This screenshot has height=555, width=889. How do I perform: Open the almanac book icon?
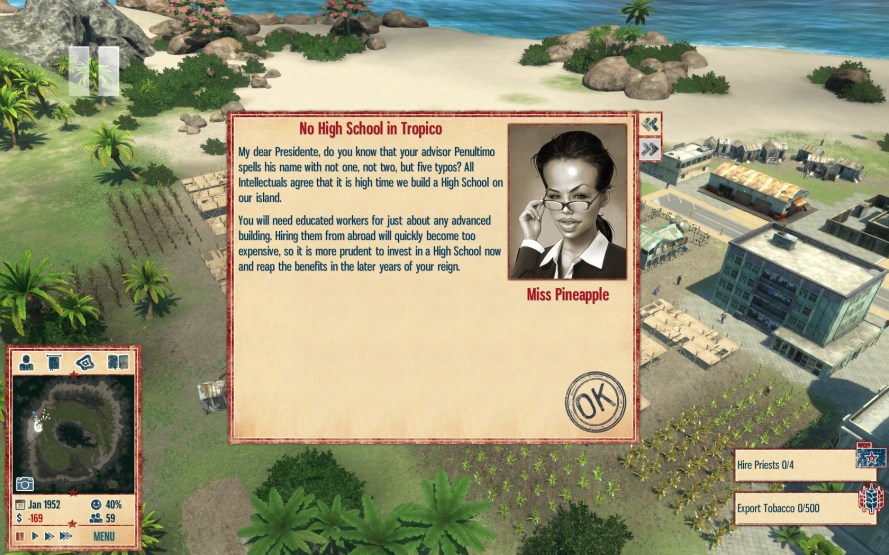click(117, 362)
